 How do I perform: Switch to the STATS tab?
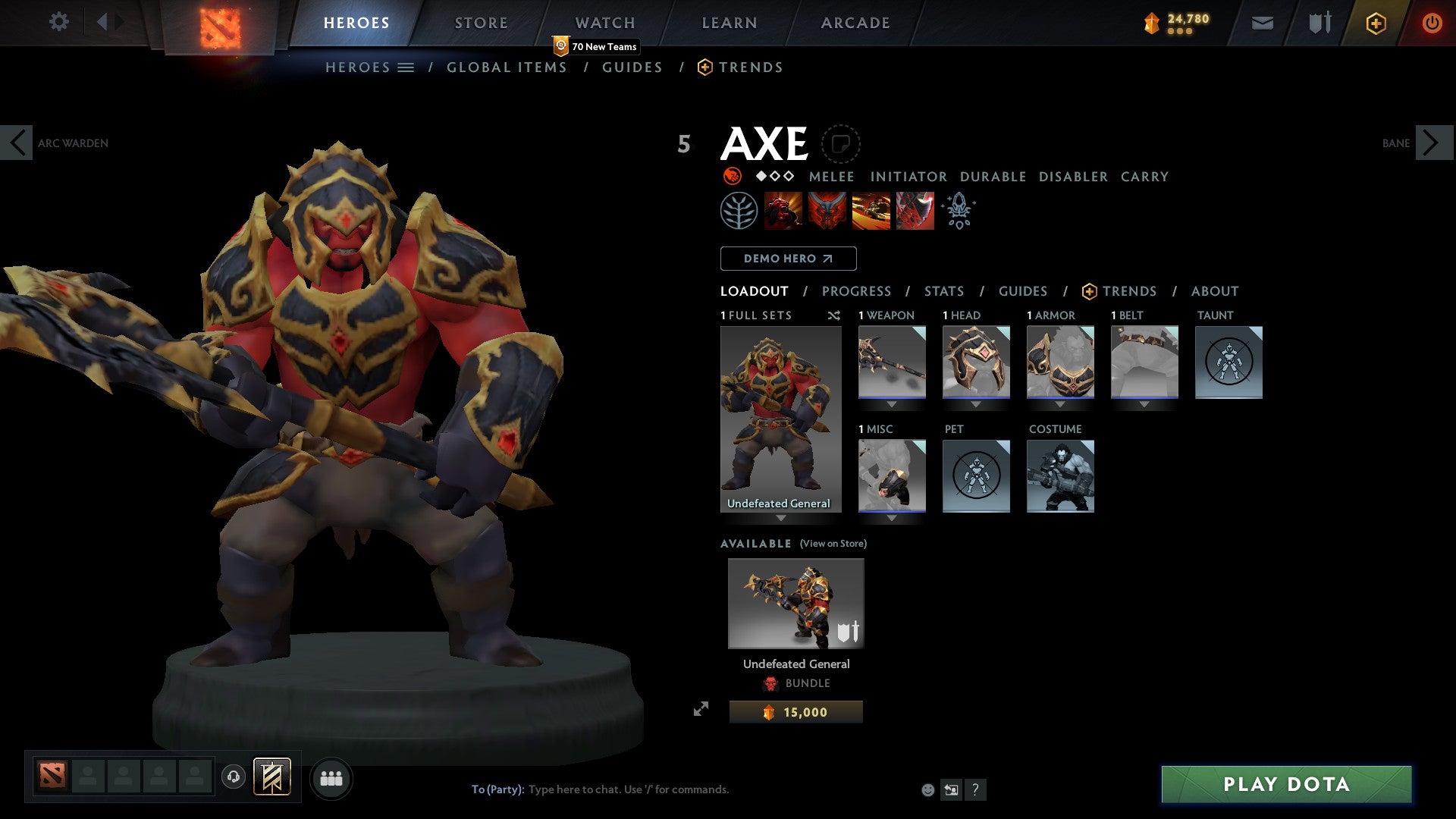[943, 291]
